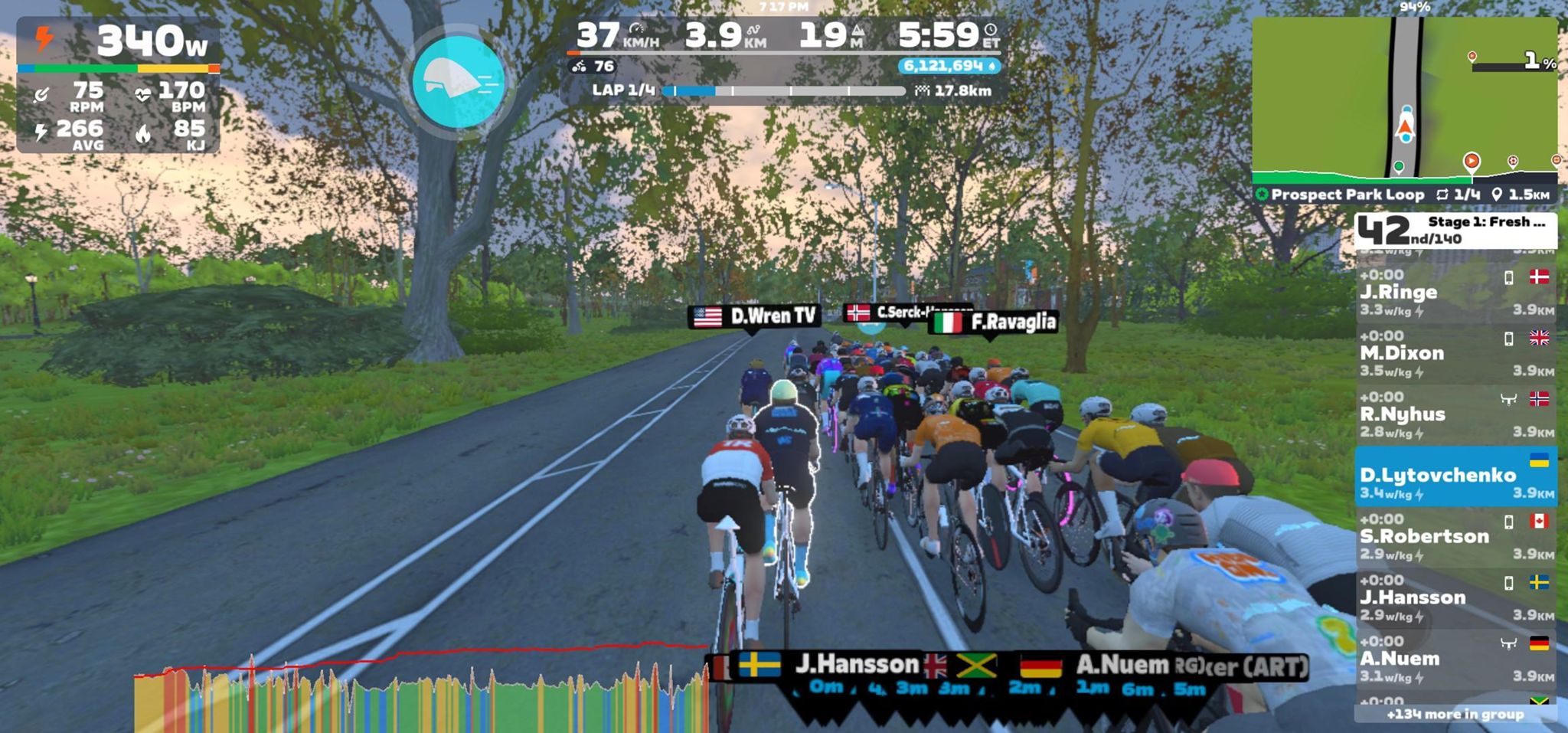Screen dimensions: 1568x733
Task: Select R.Nyhus row in riders list
Action: click(x=1455, y=415)
